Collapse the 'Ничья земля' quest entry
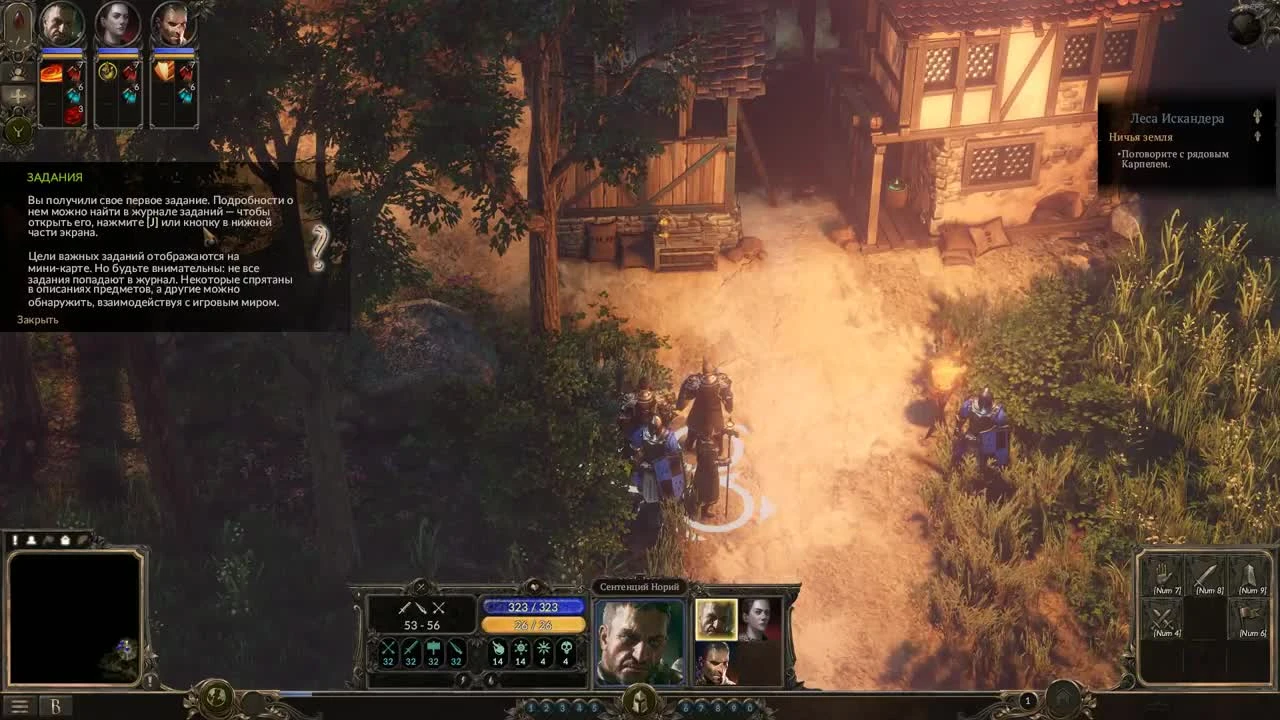This screenshot has width=1280, height=720. point(1258,137)
